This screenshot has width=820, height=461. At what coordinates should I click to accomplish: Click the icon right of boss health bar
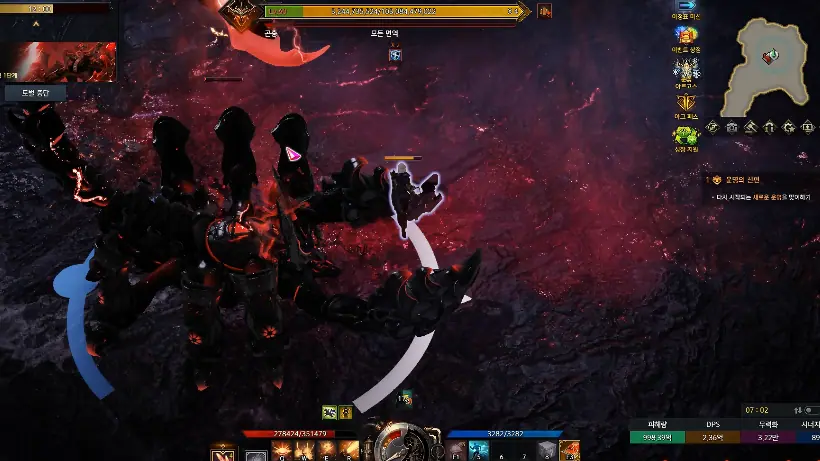(x=545, y=11)
